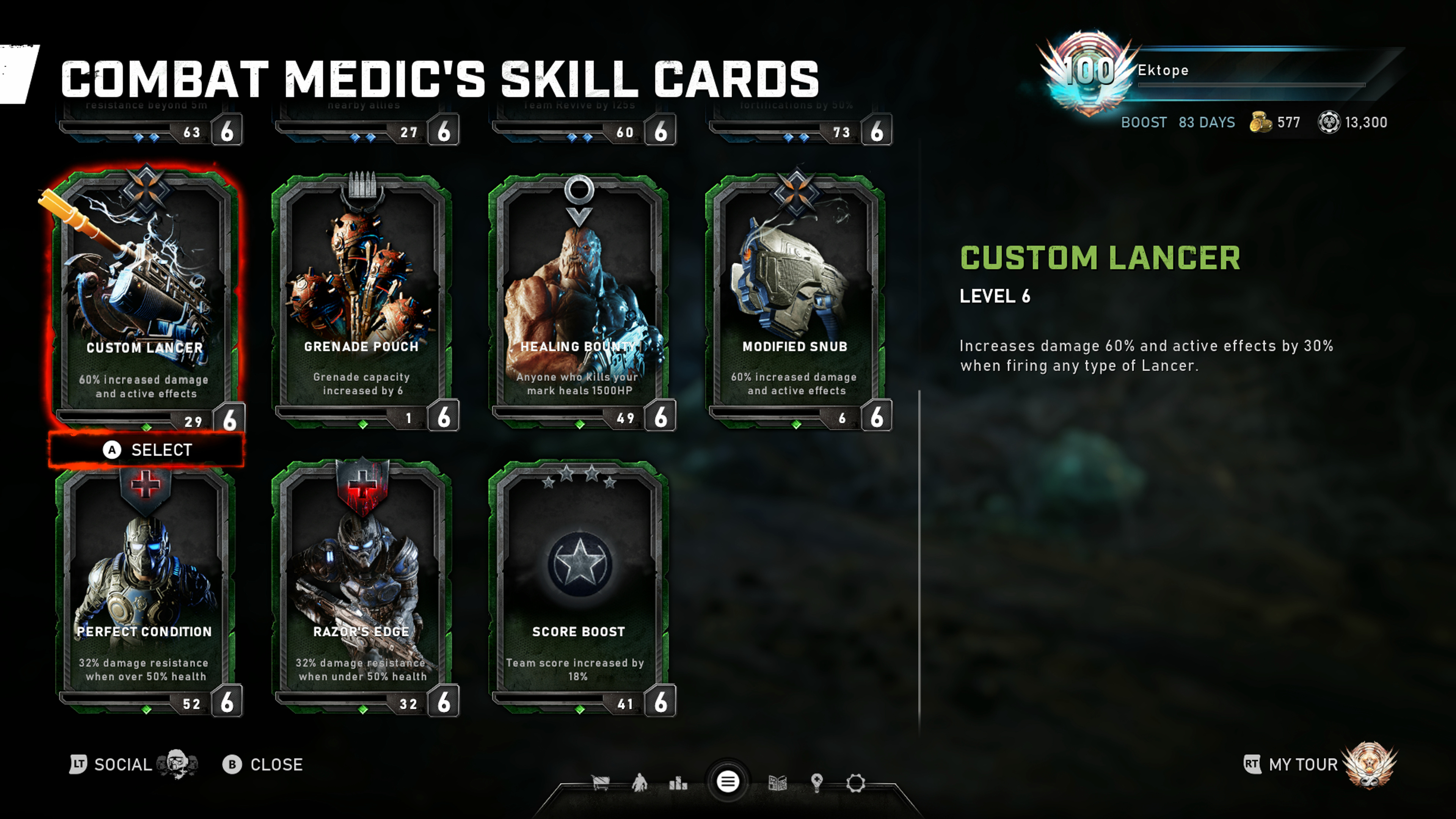Open the character customization figure icon

pyautogui.click(x=640, y=783)
